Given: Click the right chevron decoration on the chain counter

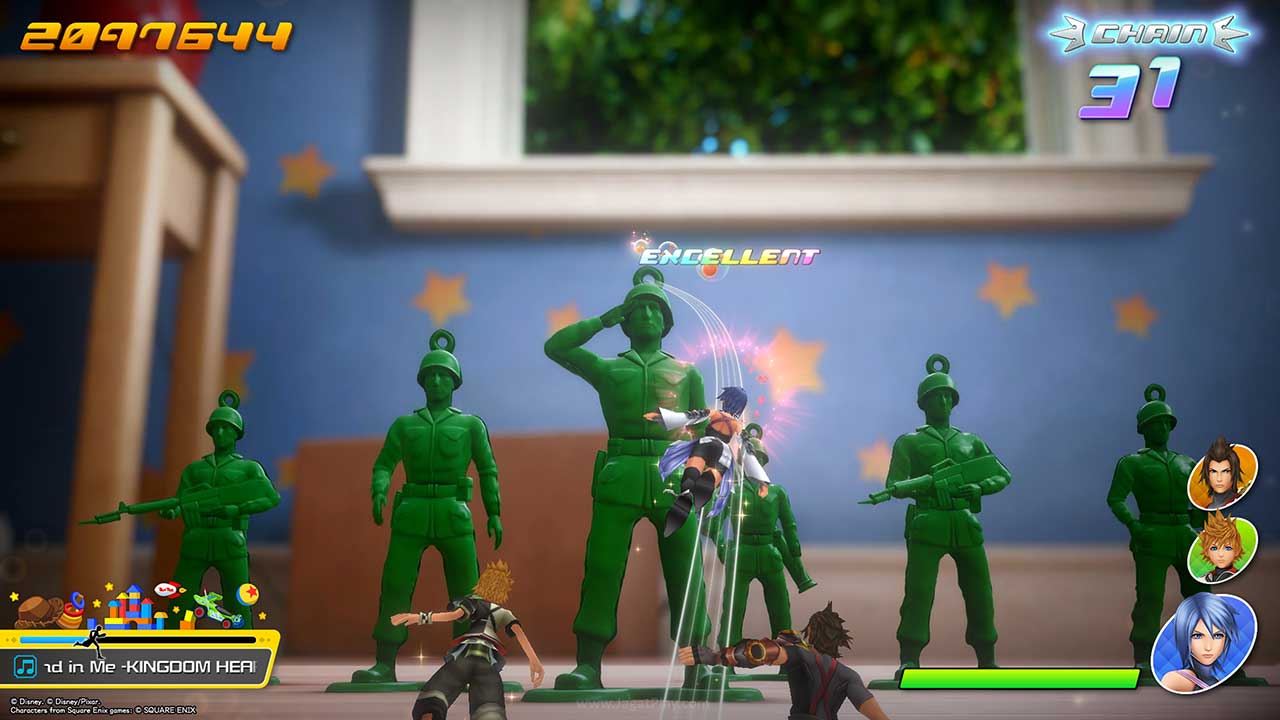Looking at the screenshot, I should point(1226,32).
